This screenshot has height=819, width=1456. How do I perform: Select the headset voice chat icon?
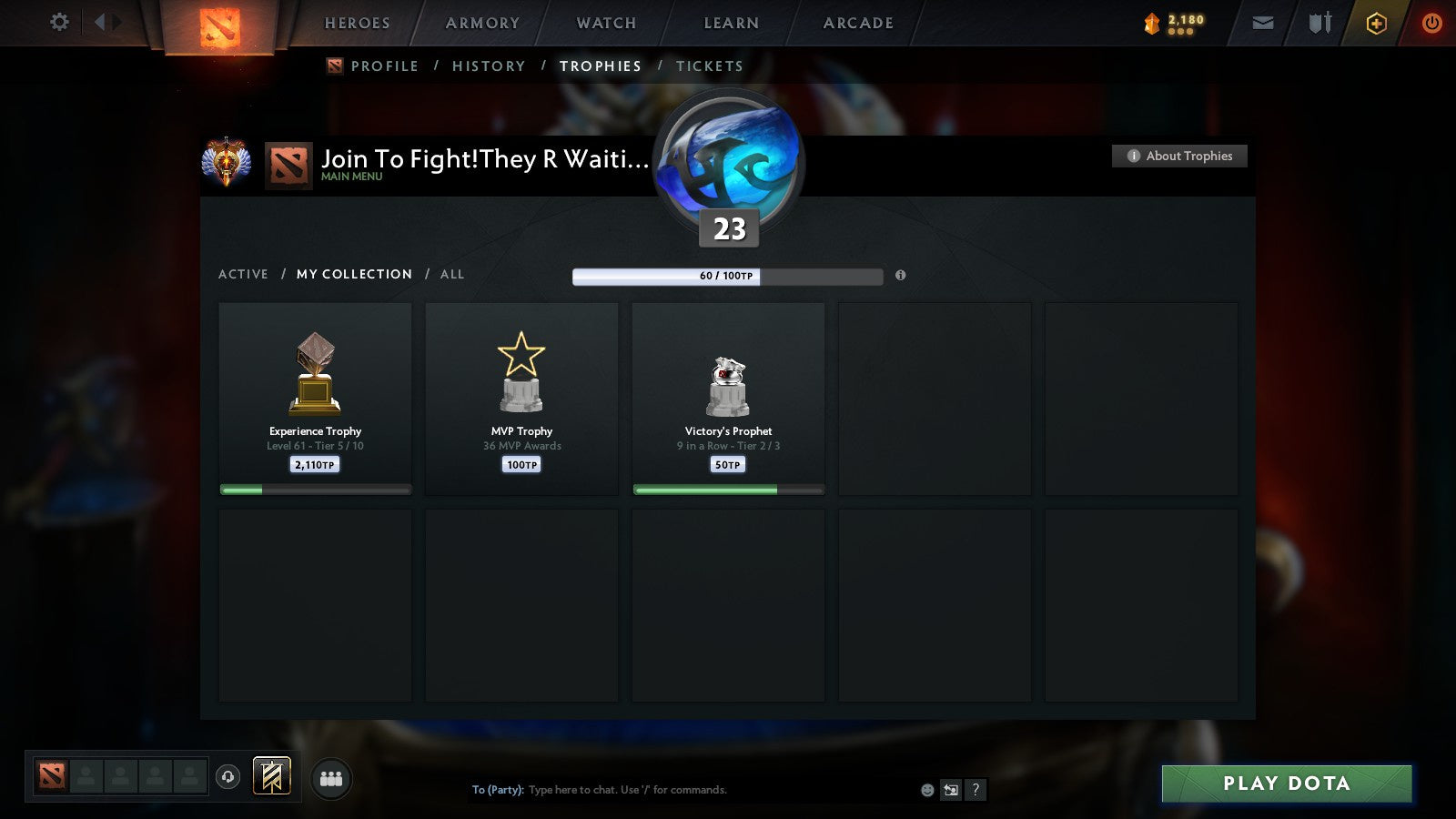[228, 775]
